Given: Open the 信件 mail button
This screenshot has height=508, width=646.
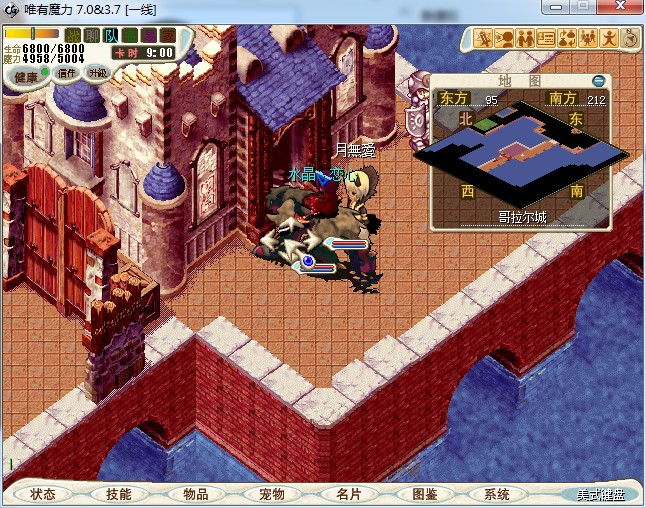Looking at the screenshot, I should tap(67, 73).
